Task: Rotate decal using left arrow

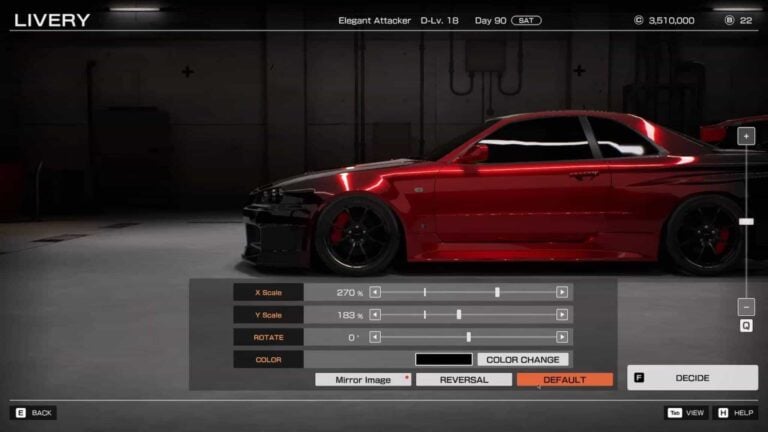Action: click(375, 337)
